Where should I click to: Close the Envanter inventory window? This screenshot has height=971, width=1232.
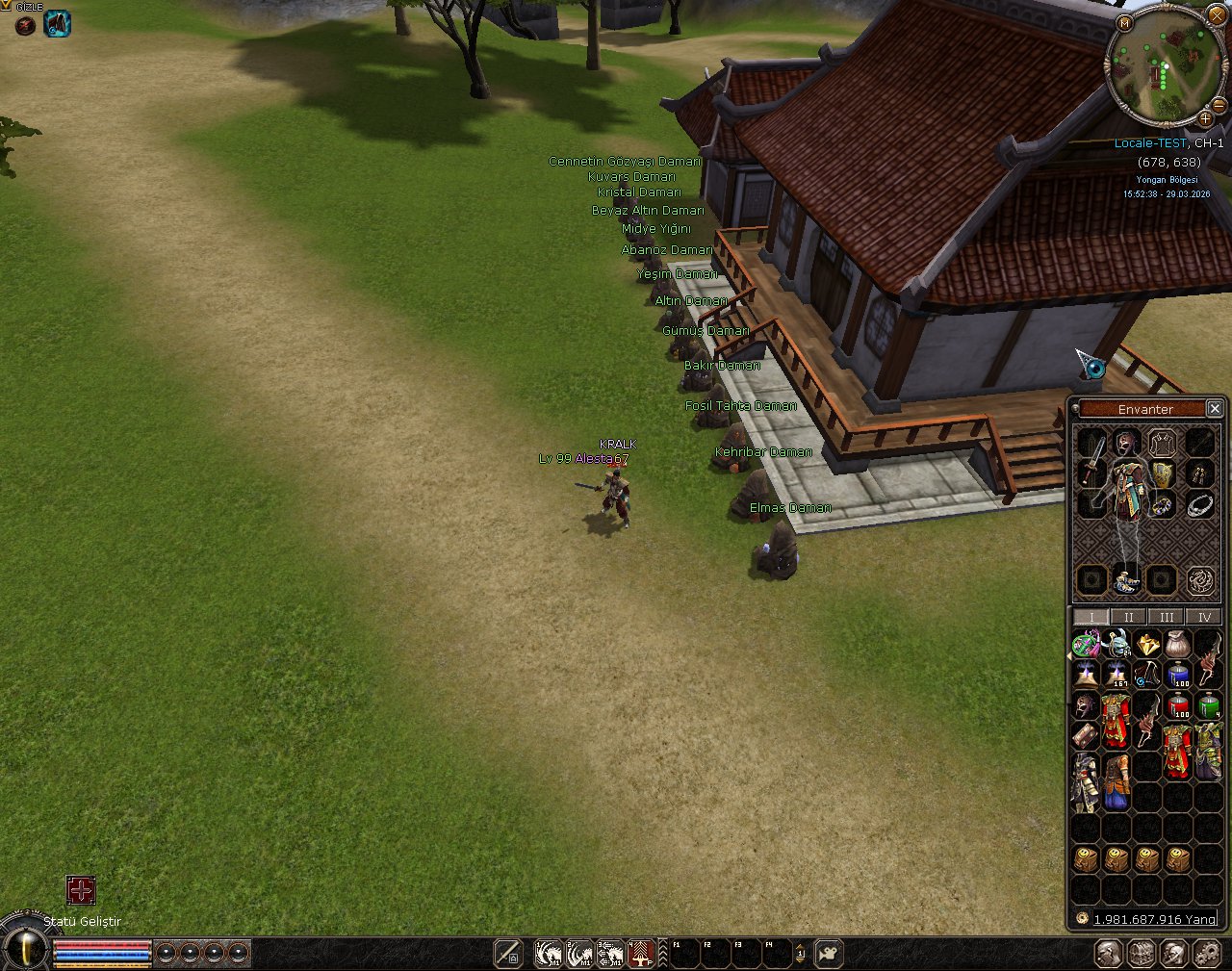pyautogui.click(x=1215, y=409)
